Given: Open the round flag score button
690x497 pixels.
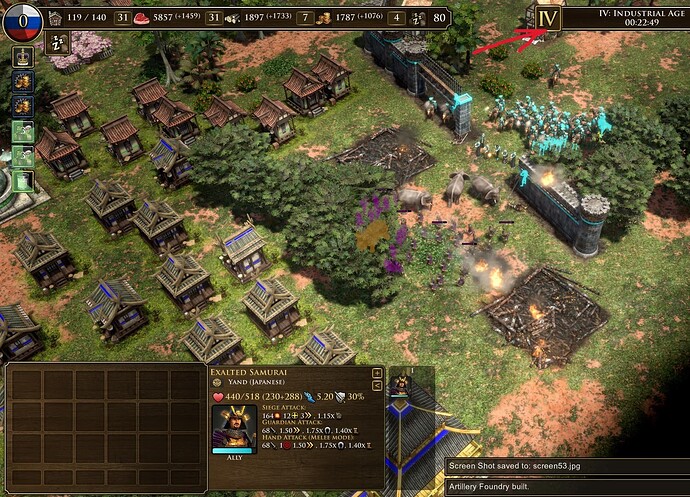Looking at the screenshot, I should point(21,20).
